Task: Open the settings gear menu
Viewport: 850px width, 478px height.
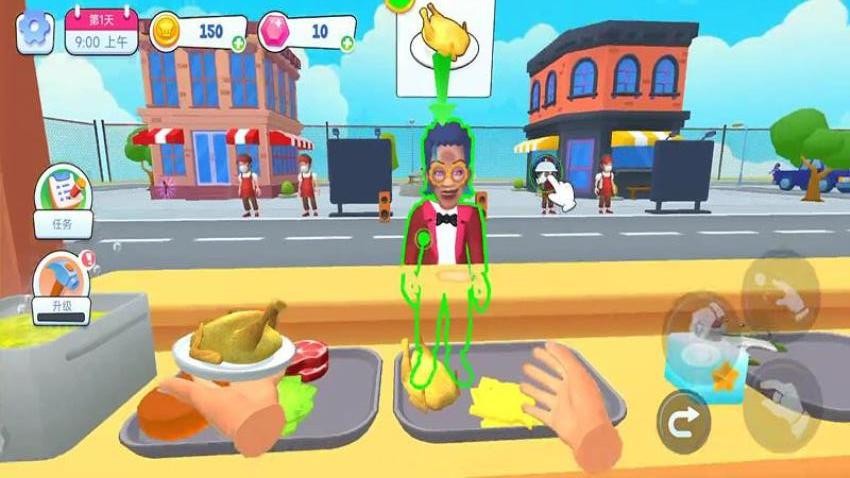Action: click(x=34, y=32)
